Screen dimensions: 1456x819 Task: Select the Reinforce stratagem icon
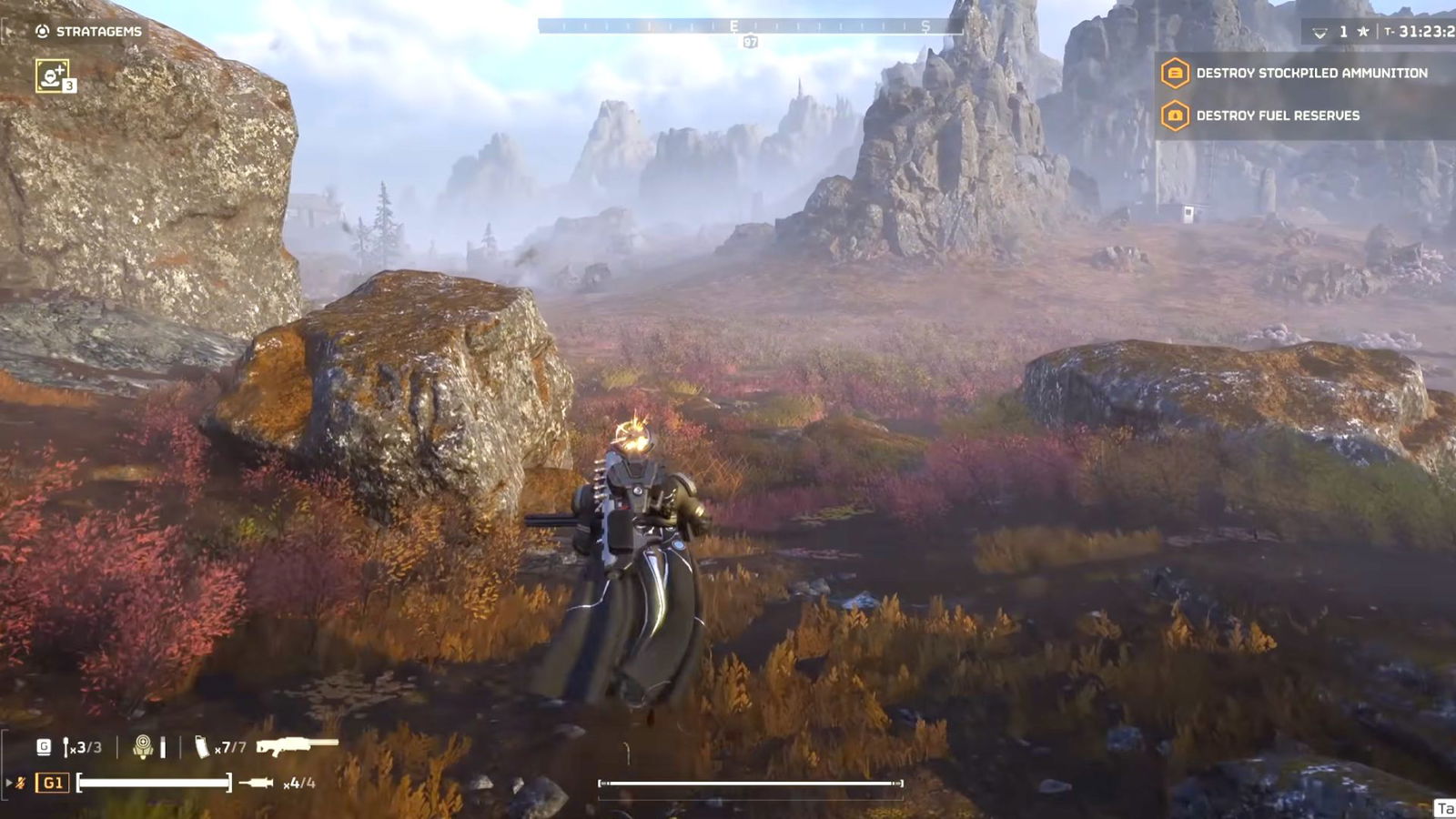[53, 76]
